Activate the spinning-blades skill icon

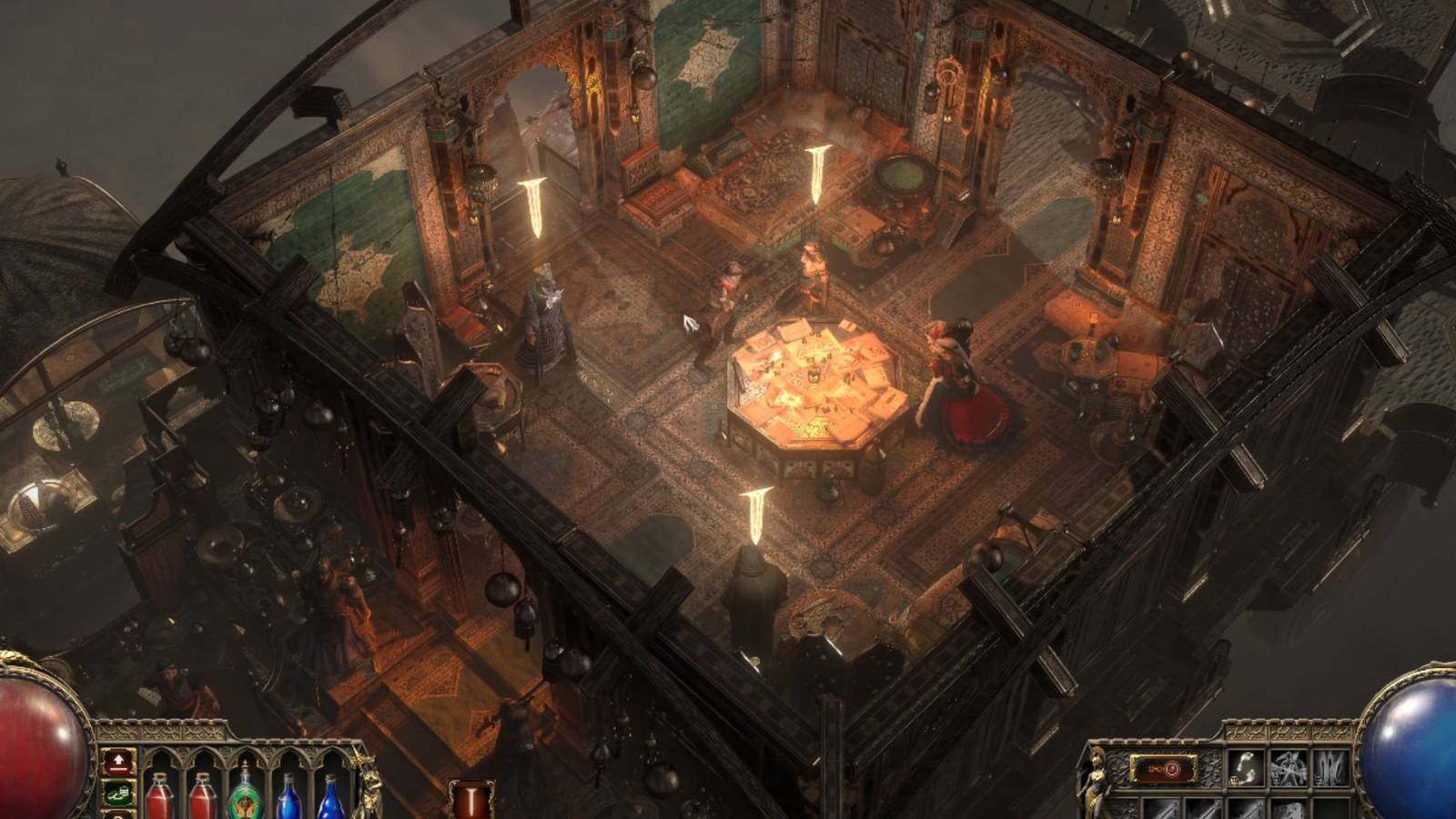pos(1289,767)
